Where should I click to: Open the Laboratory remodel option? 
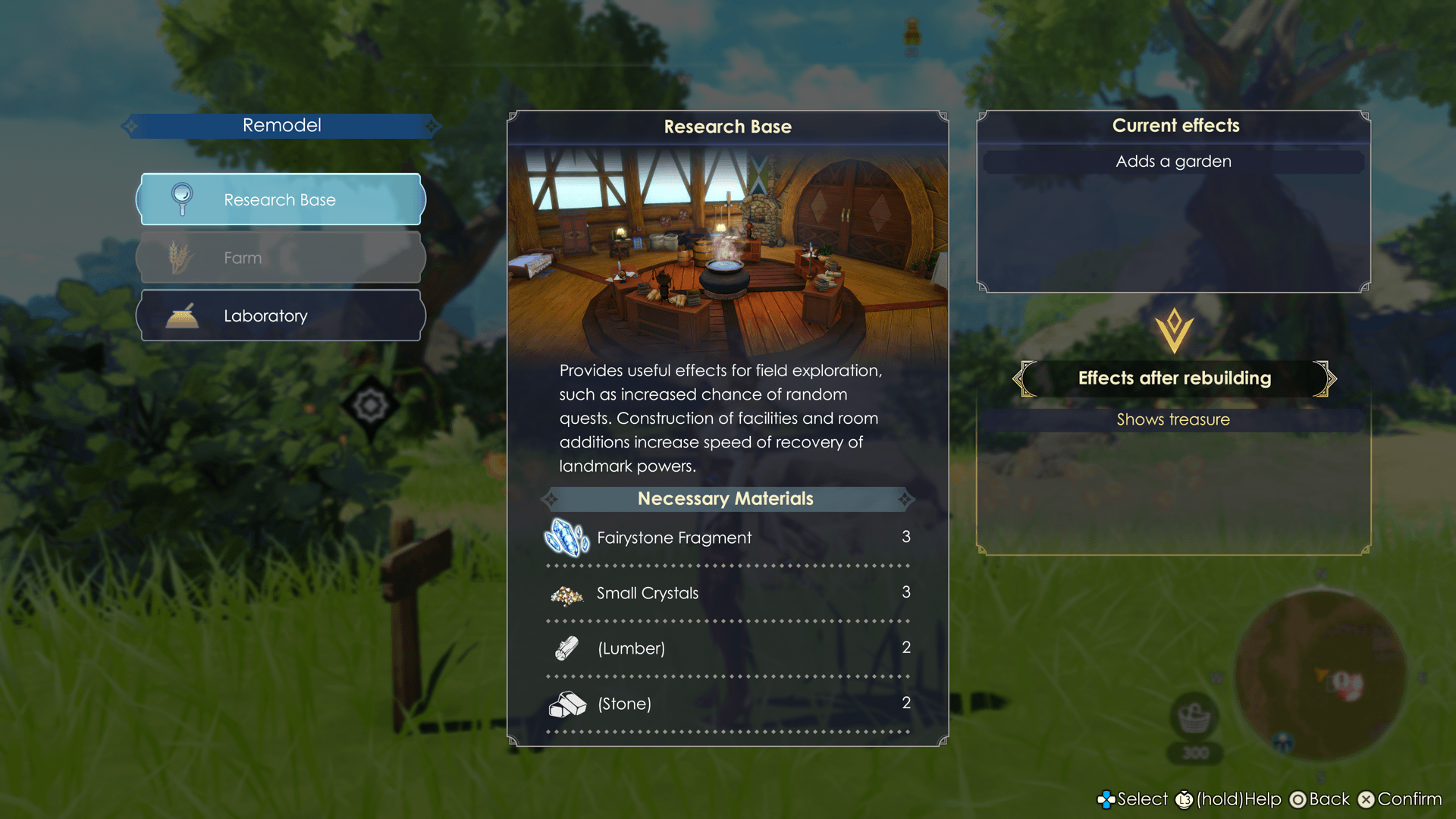(281, 315)
